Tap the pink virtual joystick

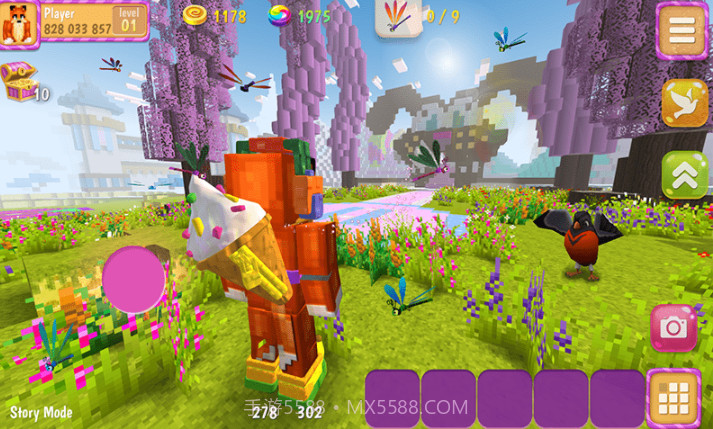click(x=134, y=279)
